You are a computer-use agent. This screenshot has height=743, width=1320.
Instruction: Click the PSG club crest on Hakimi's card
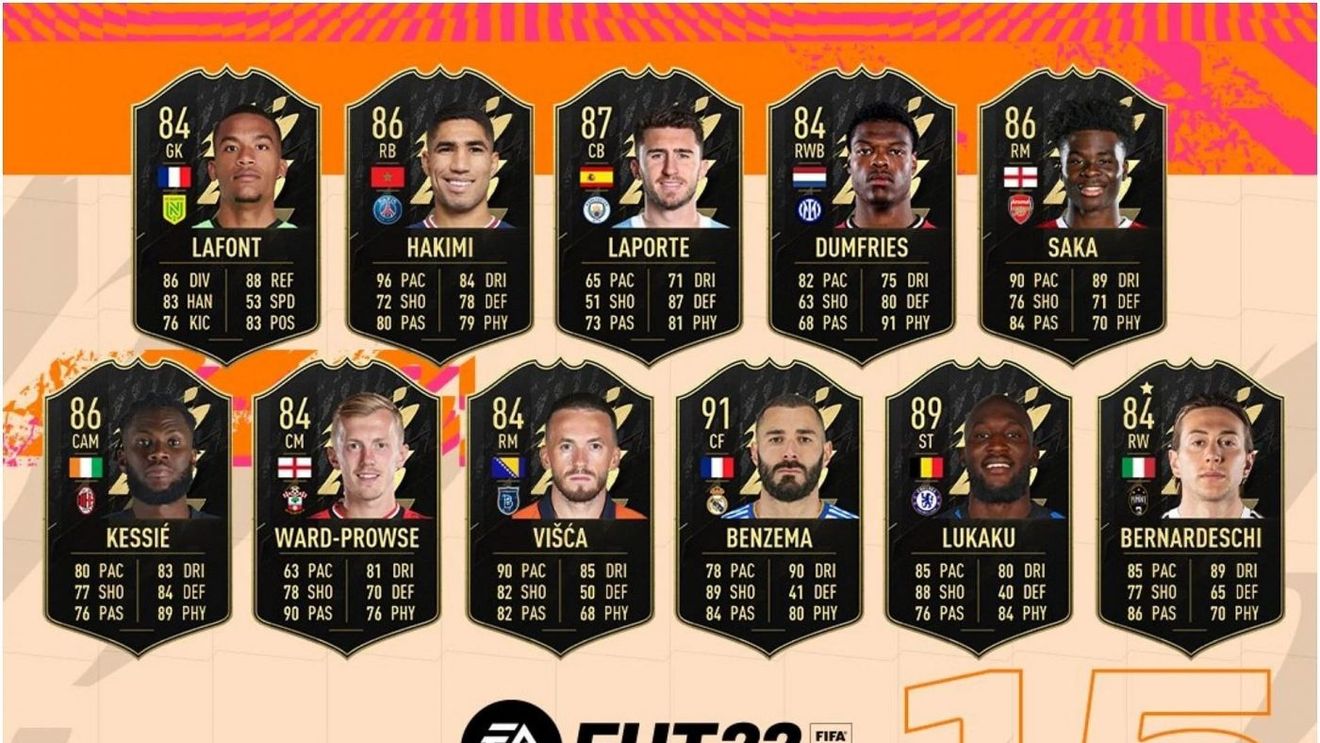coord(387,207)
